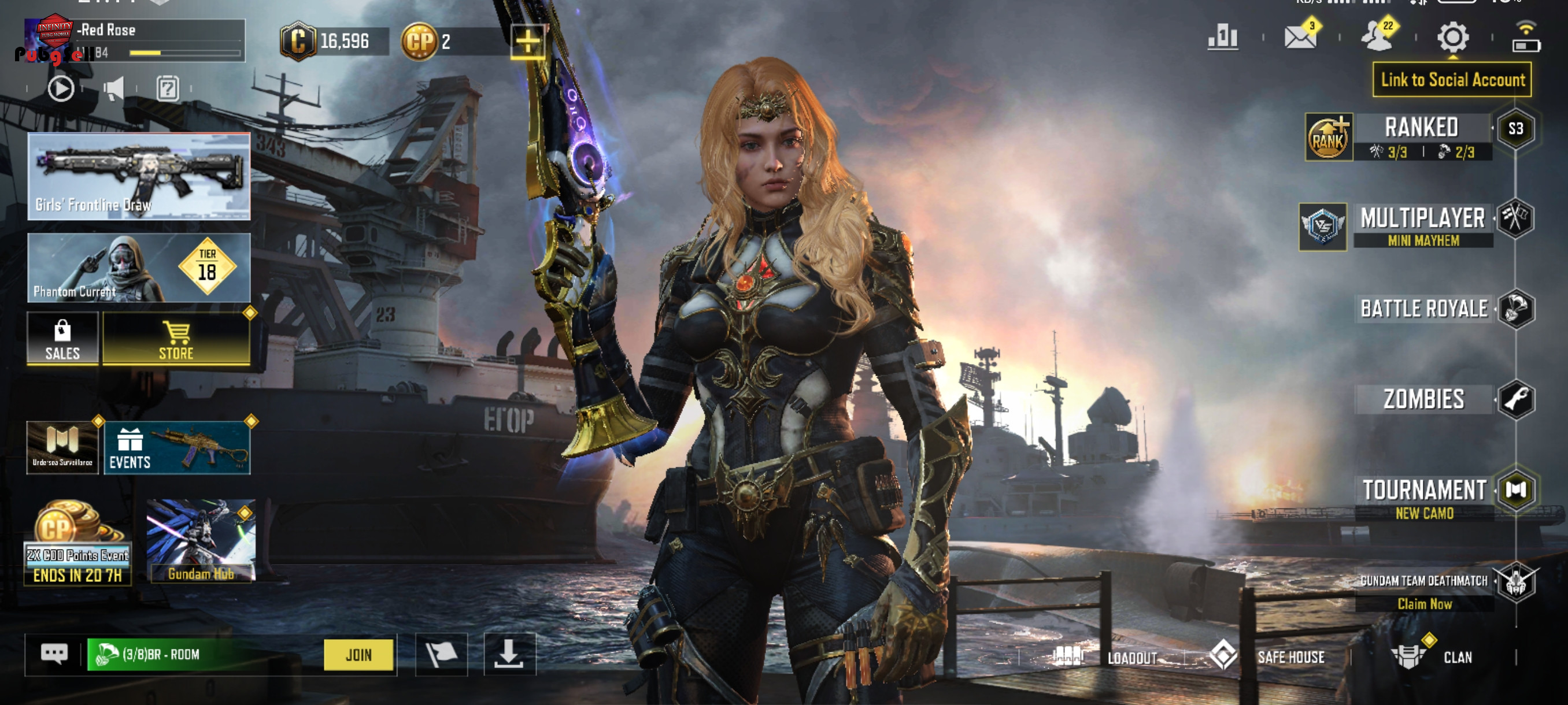Viewport: 1568px width, 705px height.
Task: Open the Store
Action: click(176, 339)
